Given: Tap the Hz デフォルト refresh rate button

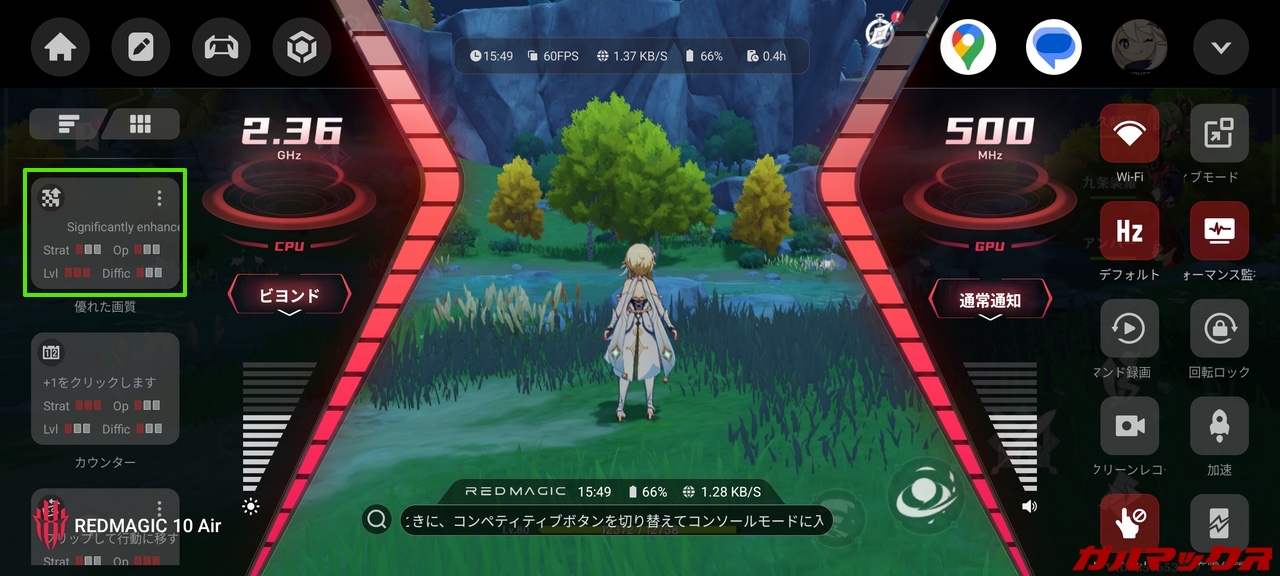Looking at the screenshot, I should (1130, 231).
